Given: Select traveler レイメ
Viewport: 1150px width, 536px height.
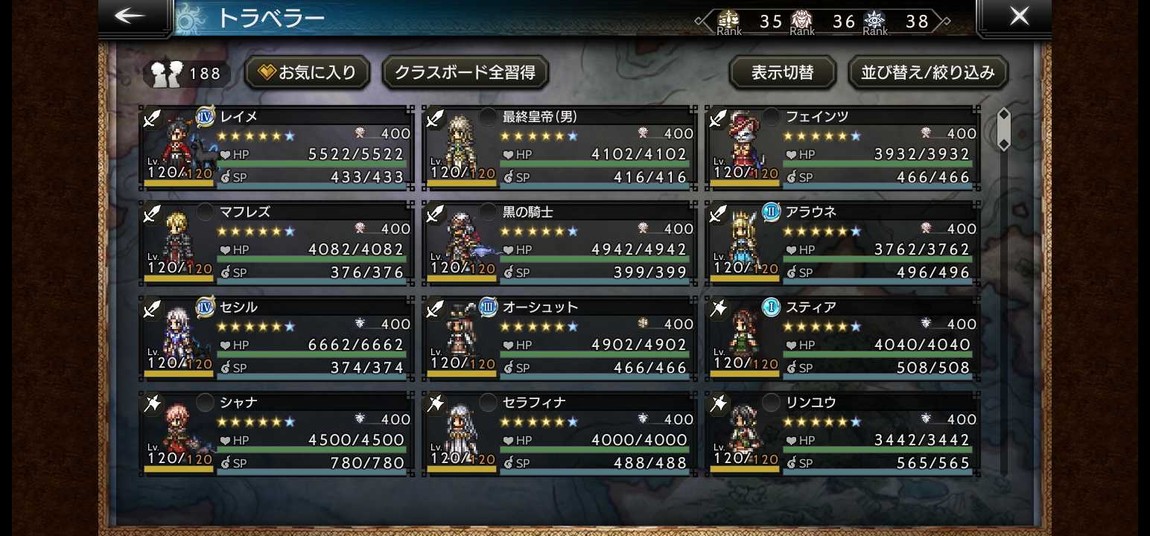Looking at the screenshot, I should click(276, 147).
